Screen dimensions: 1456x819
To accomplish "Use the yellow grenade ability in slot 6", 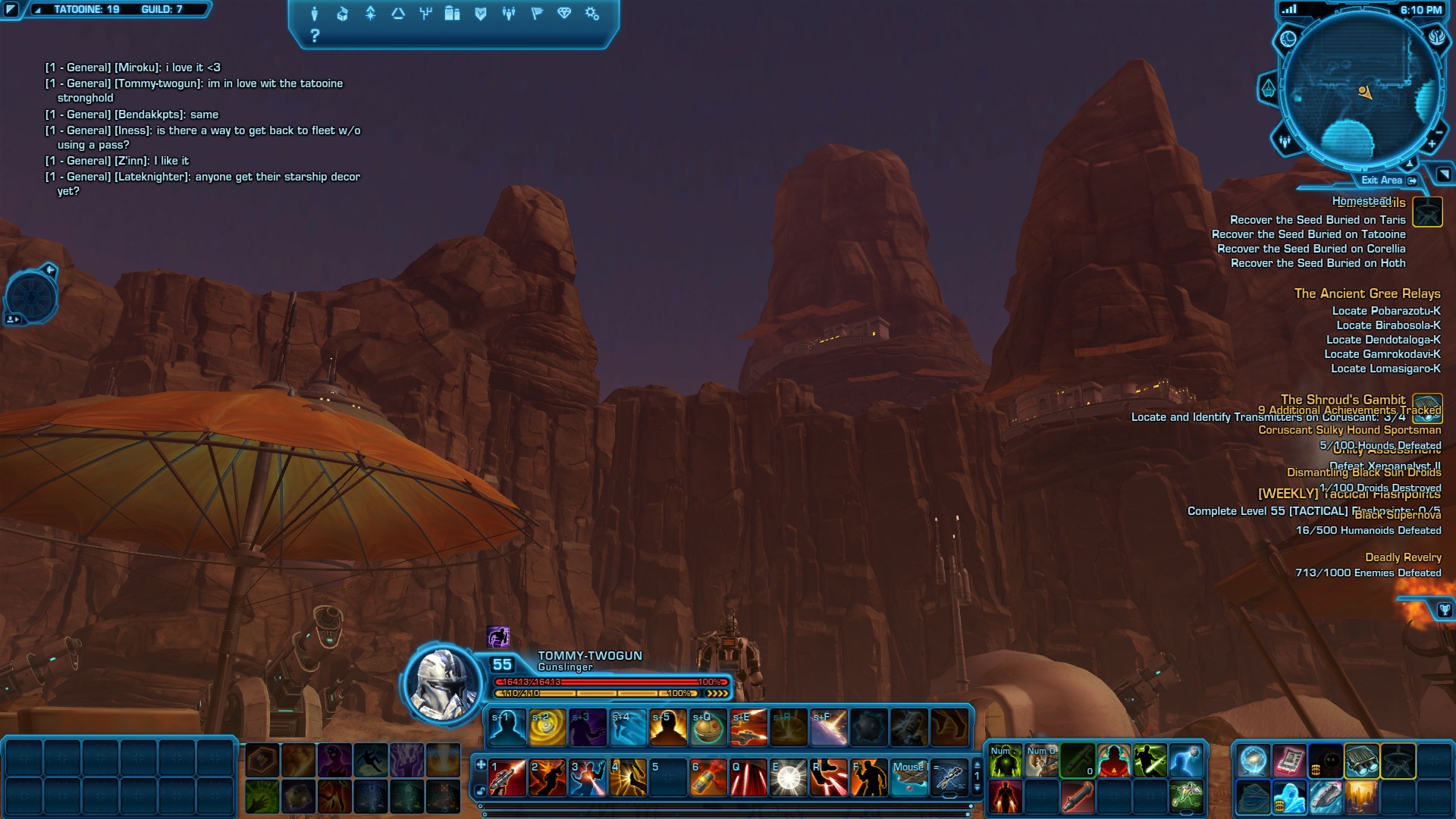I will point(708,778).
